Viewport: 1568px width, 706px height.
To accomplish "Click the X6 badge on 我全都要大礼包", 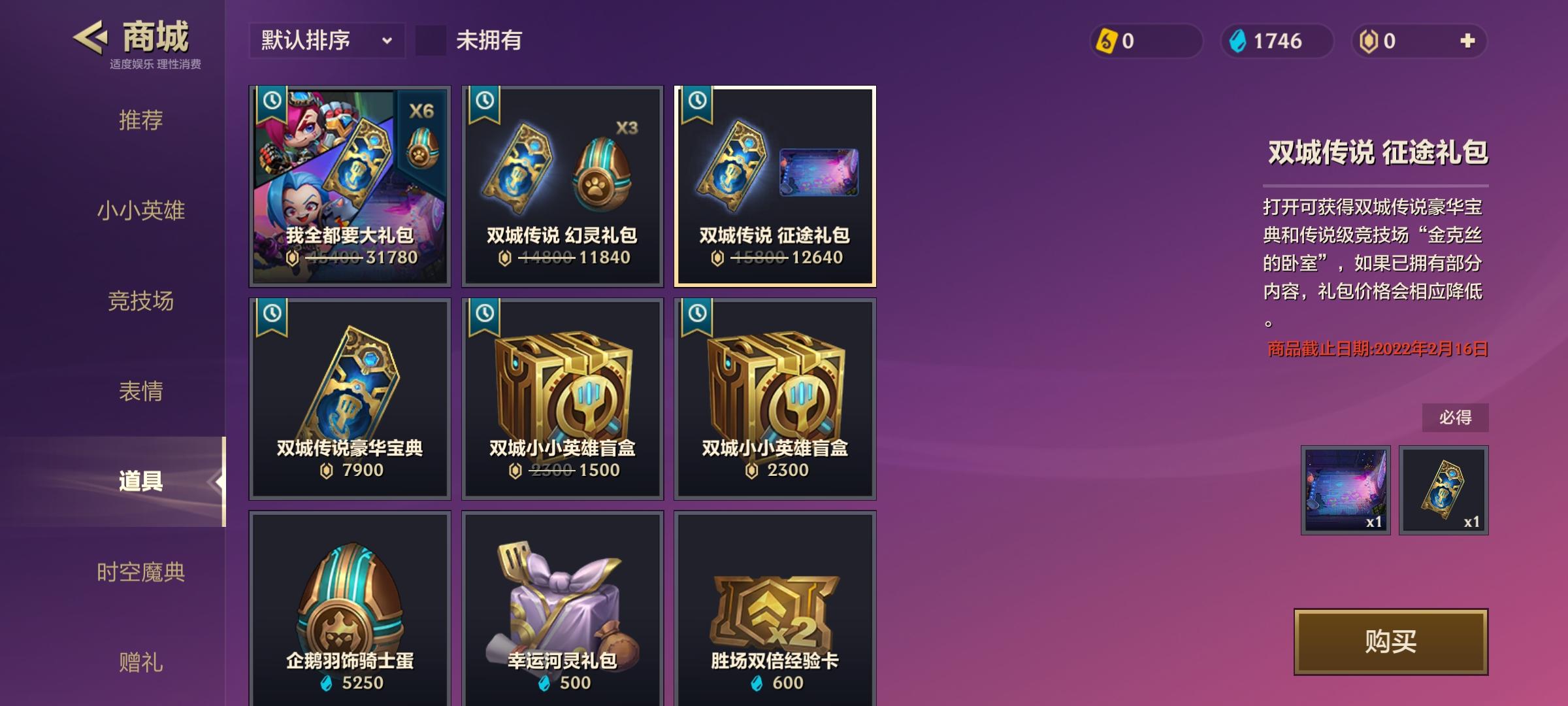I will pos(423,112).
